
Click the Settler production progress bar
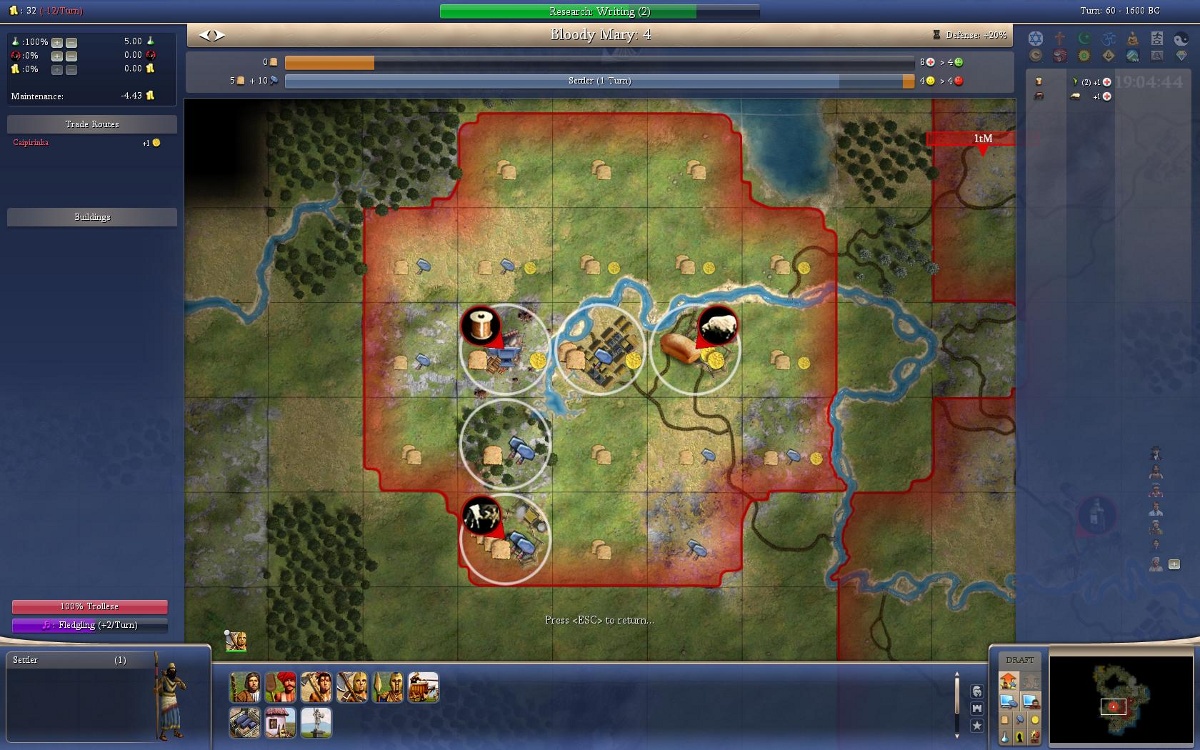[x=598, y=81]
